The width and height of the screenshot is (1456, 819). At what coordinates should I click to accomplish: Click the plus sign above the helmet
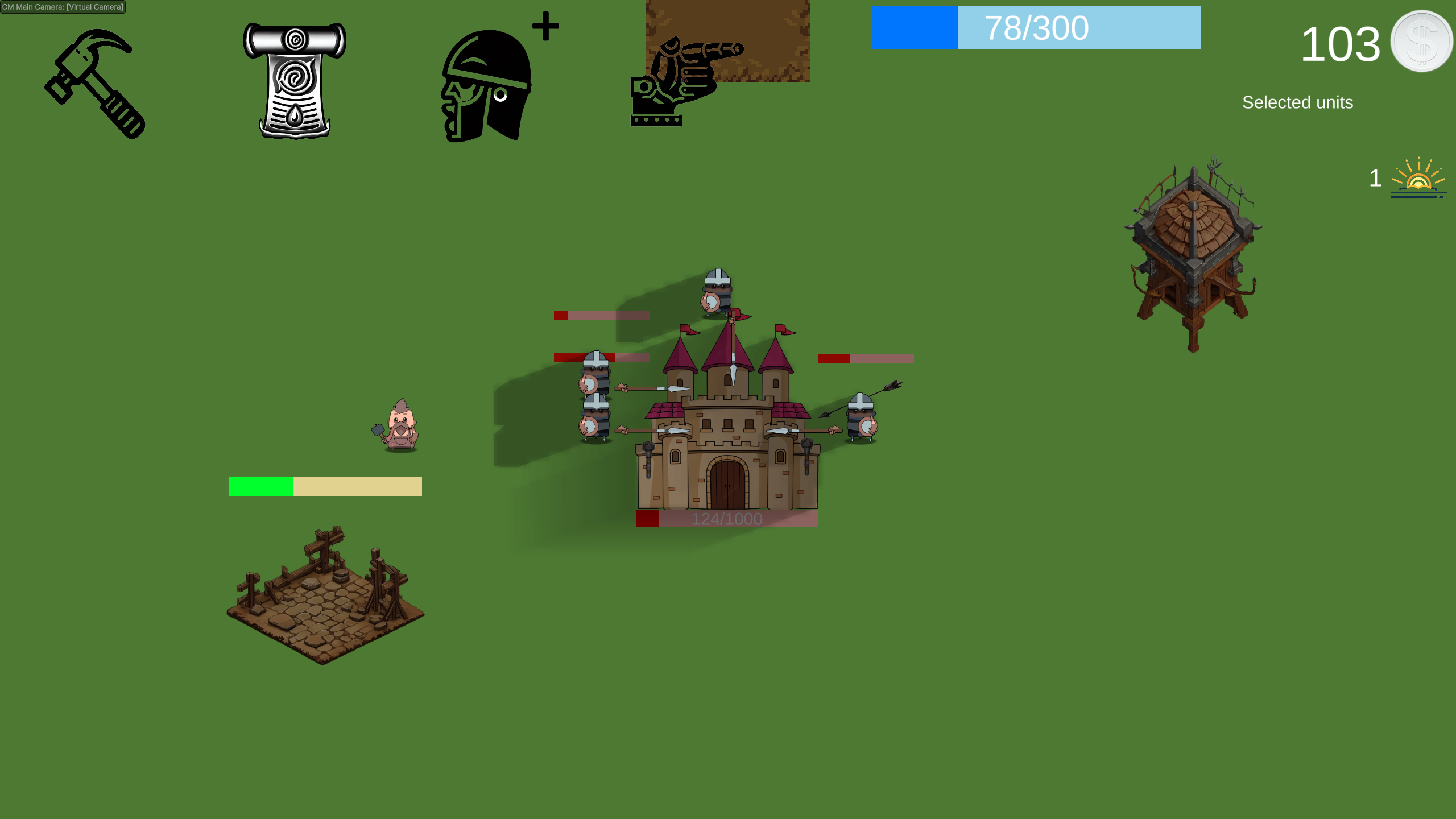[545, 25]
